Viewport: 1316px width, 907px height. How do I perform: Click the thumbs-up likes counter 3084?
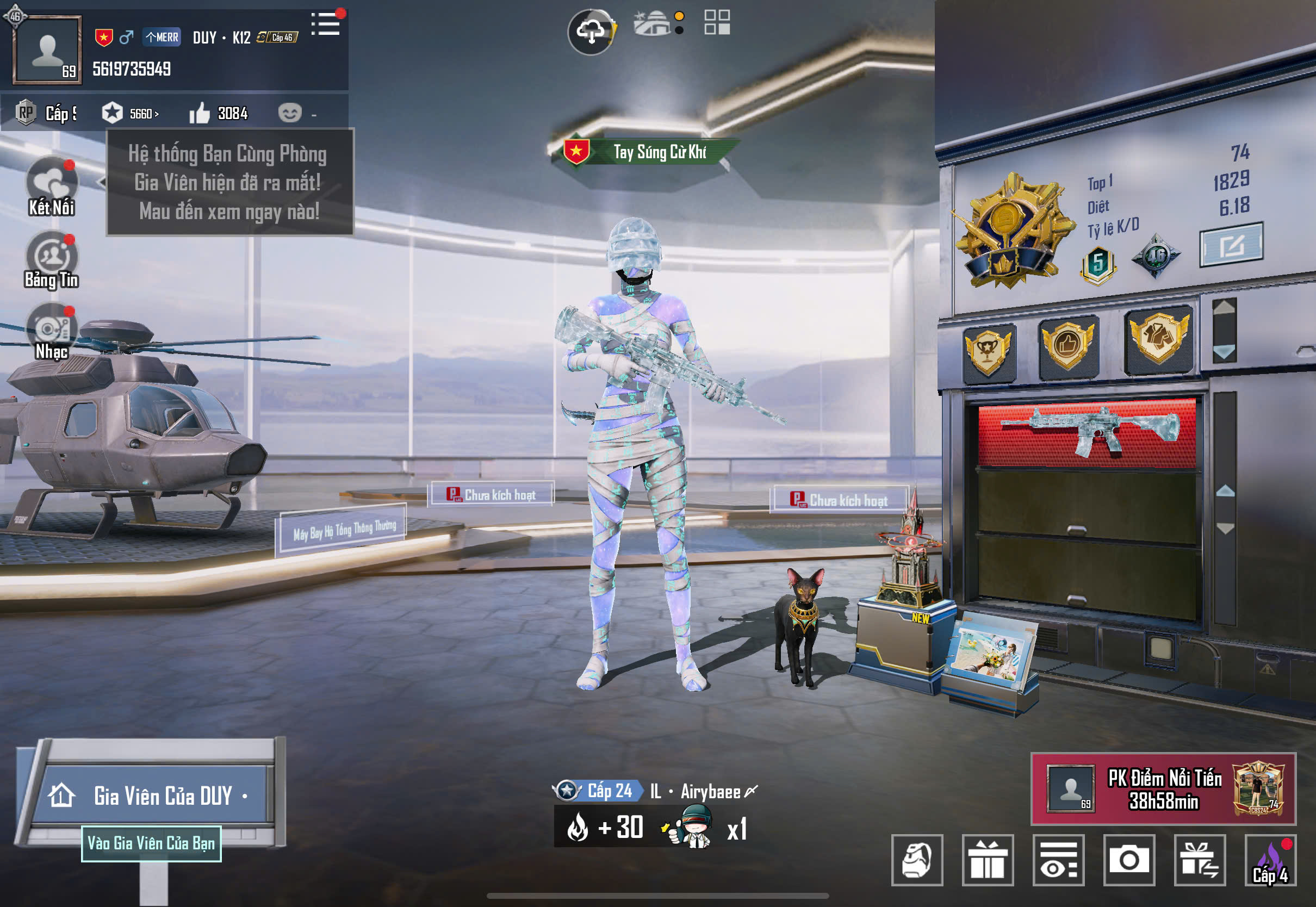219,114
